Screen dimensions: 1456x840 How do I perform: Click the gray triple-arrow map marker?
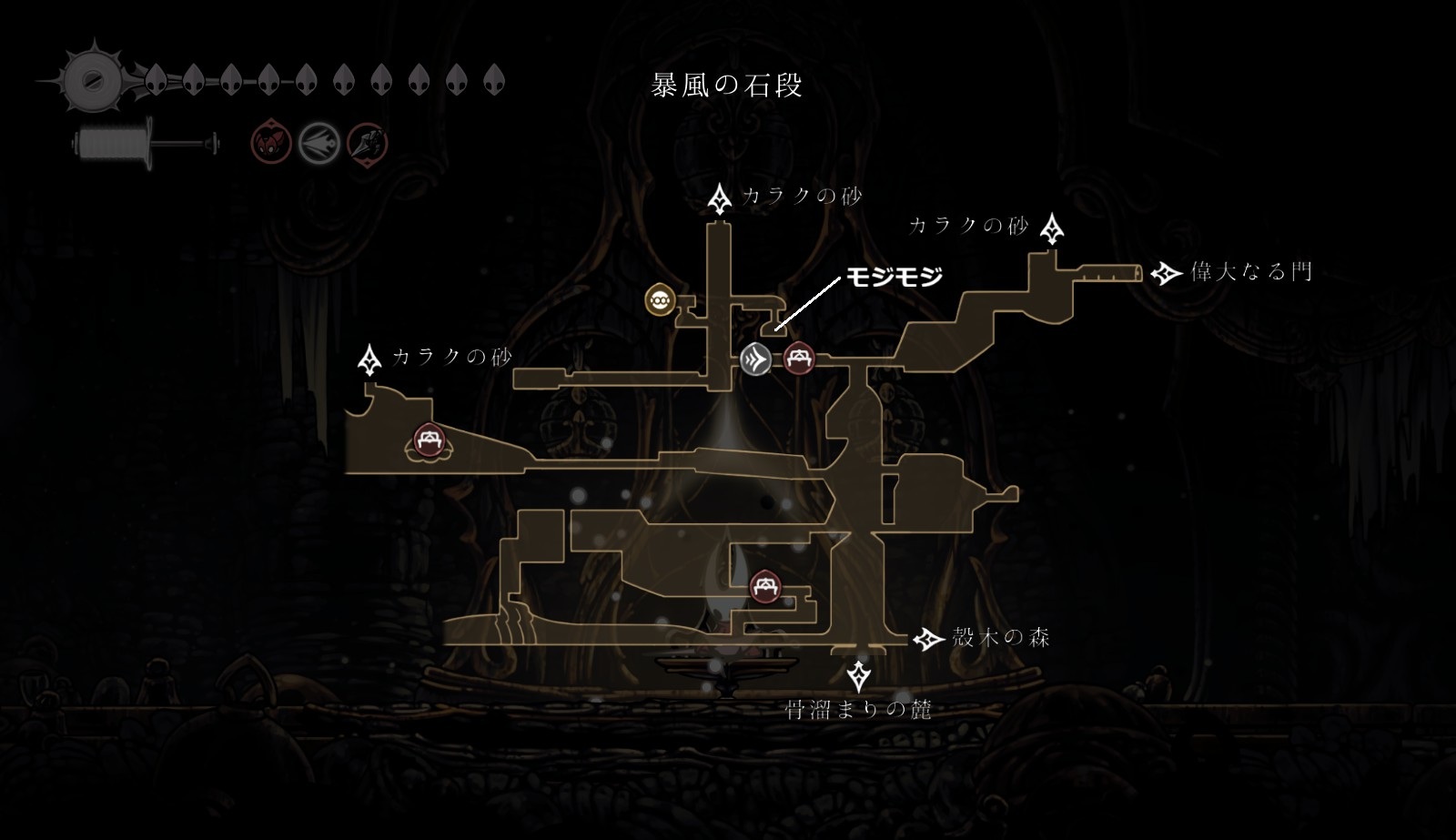(x=755, y=359)
